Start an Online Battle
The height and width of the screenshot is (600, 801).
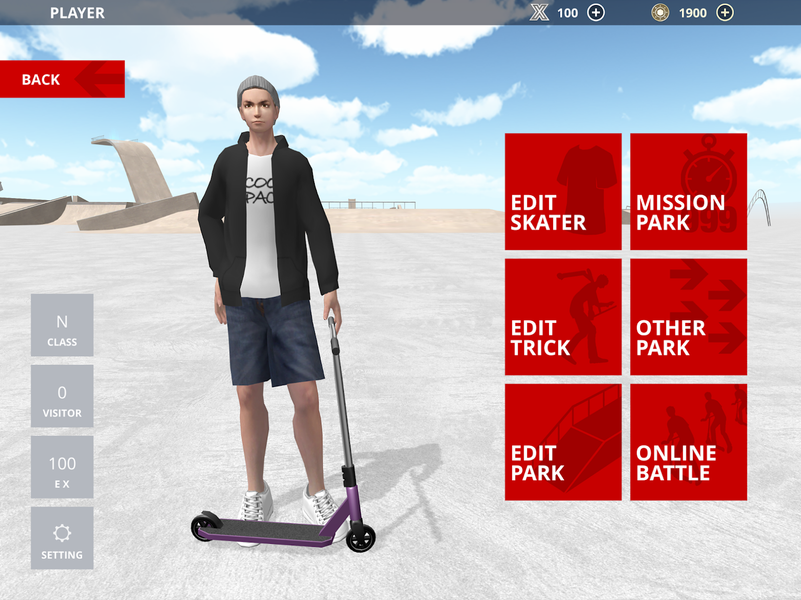(x=688, y=442)
